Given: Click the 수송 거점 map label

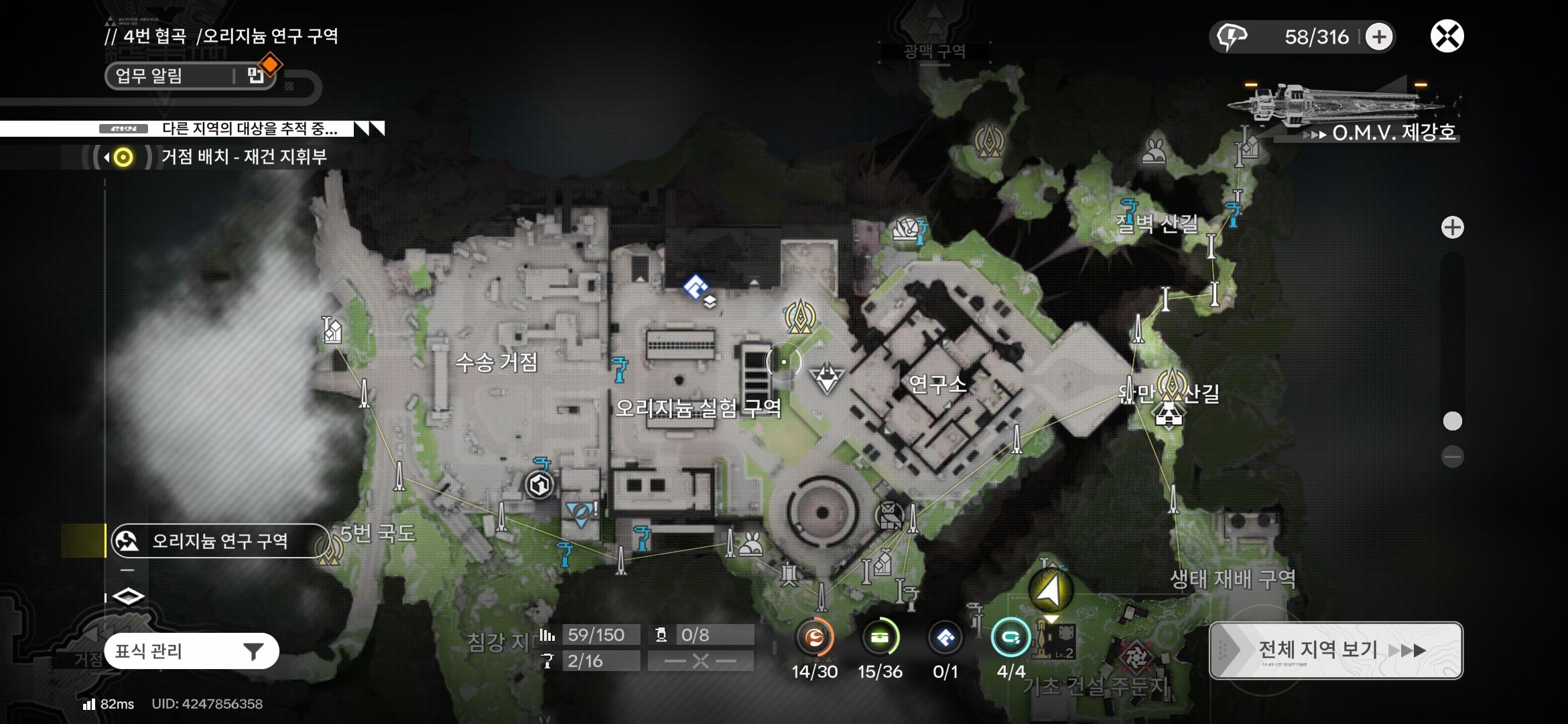Looking at the screenshot, I should tap(497, 363).
